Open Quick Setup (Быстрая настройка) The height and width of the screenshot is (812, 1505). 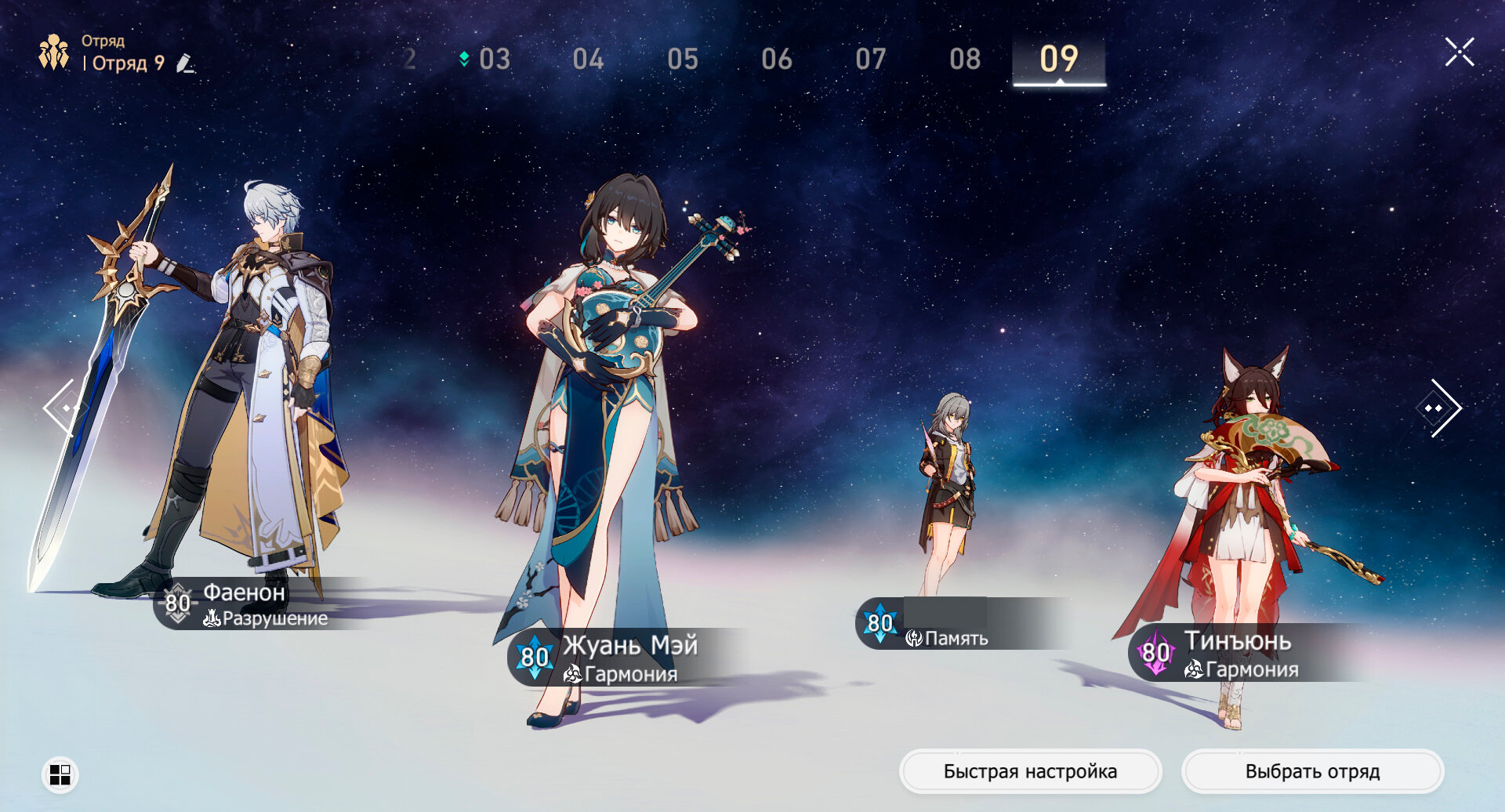[x=1030, y=772]
